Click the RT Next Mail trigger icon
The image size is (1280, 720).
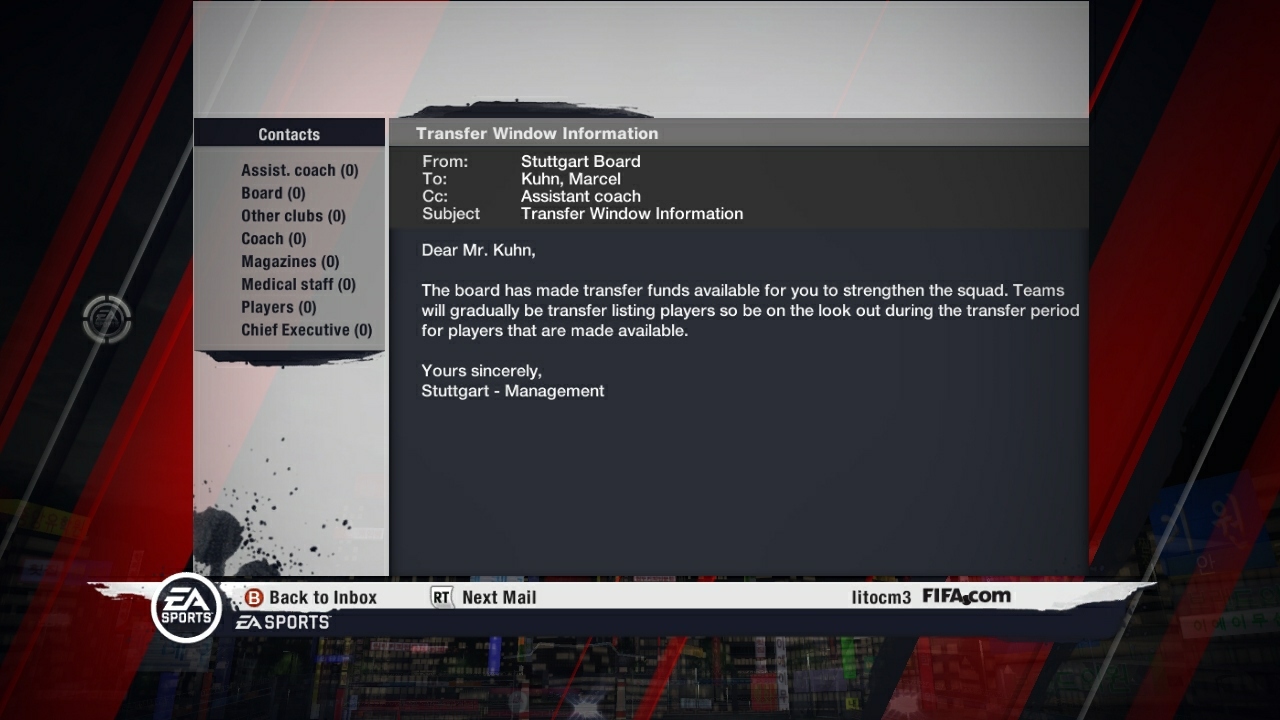tap(441, 597)
